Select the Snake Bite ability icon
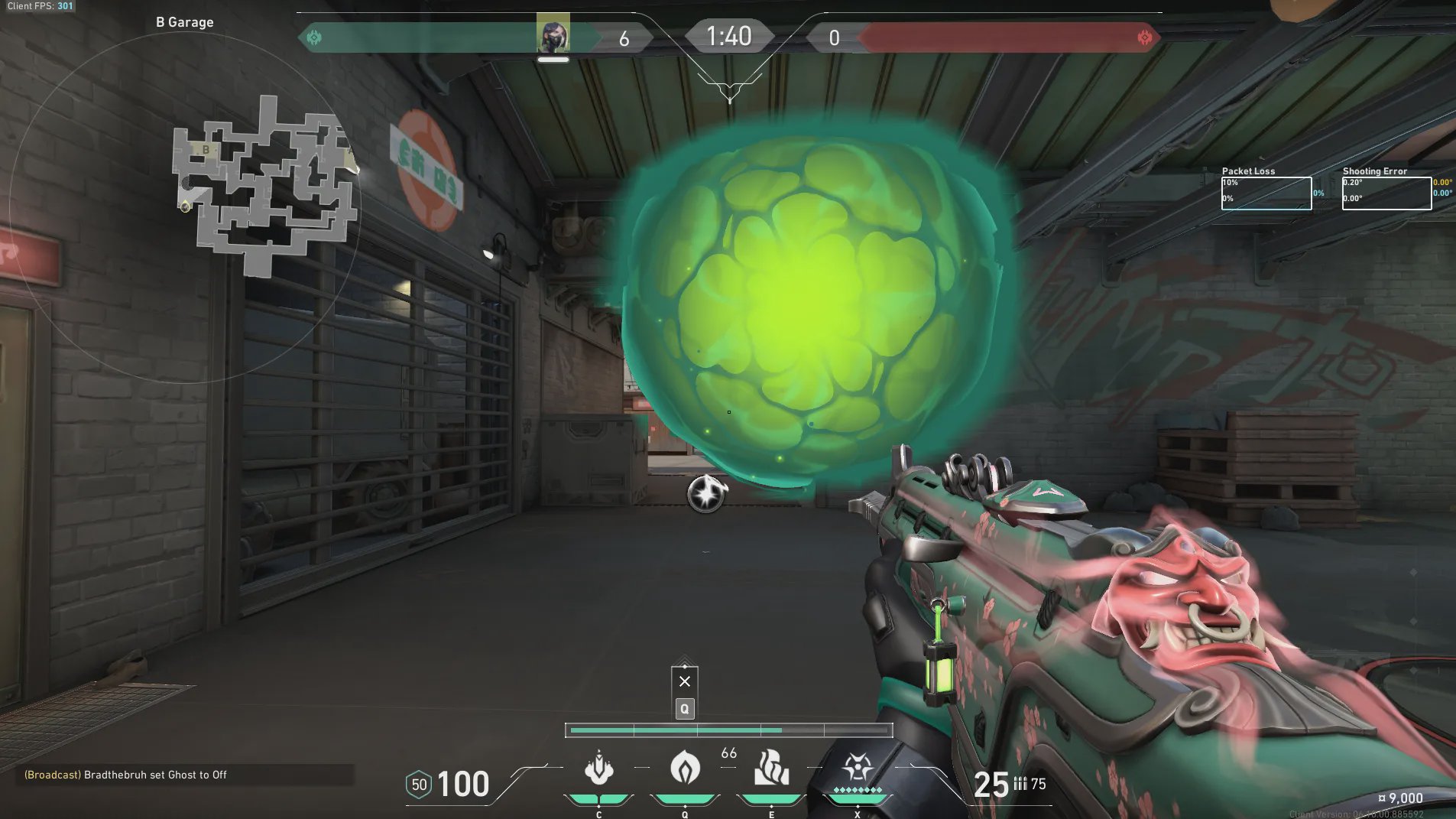Viewport: 1456px width, 819px height. [x=598, y=769]
